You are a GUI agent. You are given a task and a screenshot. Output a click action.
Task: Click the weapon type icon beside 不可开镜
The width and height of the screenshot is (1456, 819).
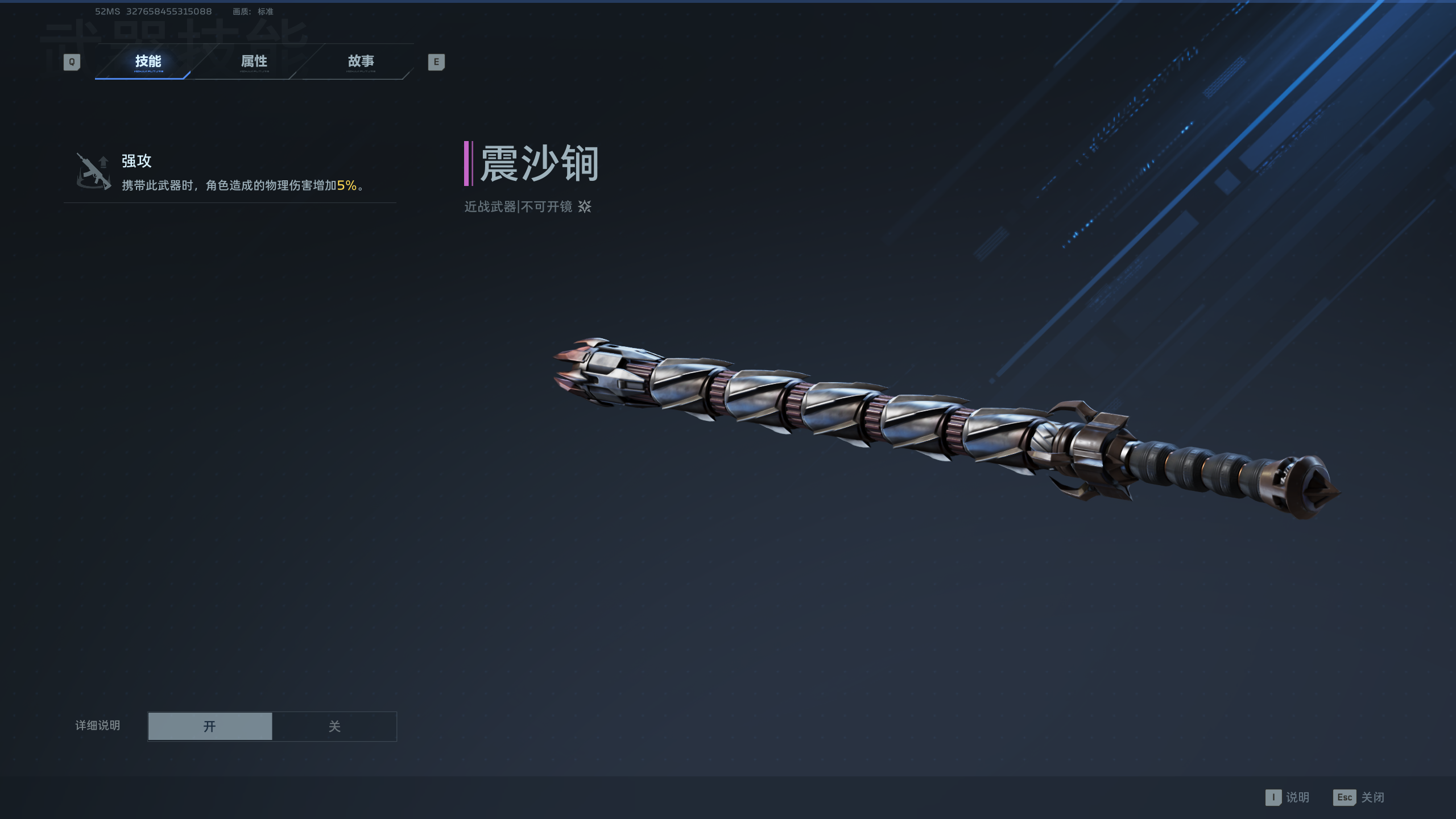point(585,206)
